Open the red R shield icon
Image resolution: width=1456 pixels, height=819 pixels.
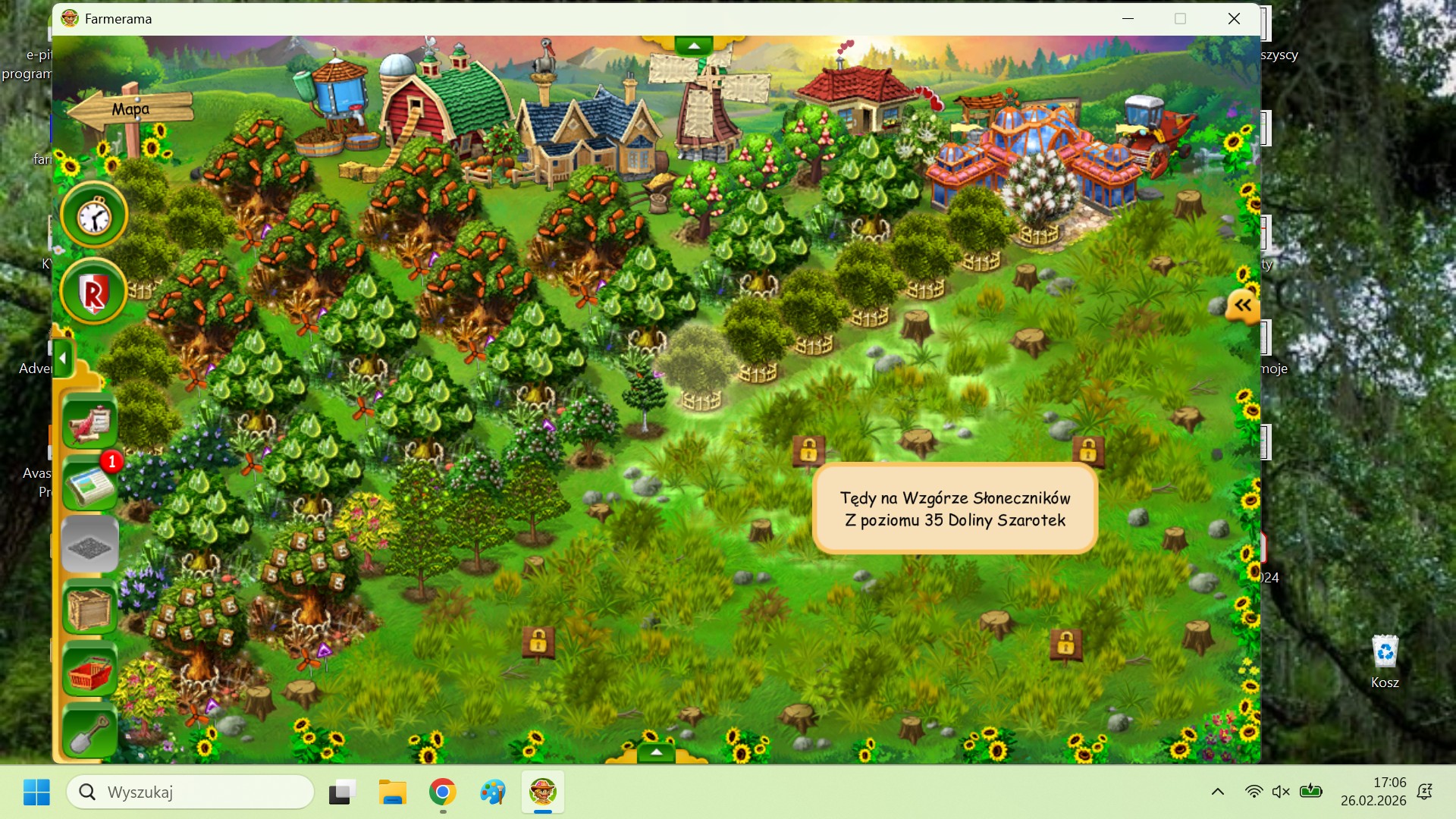coord(94,292)
